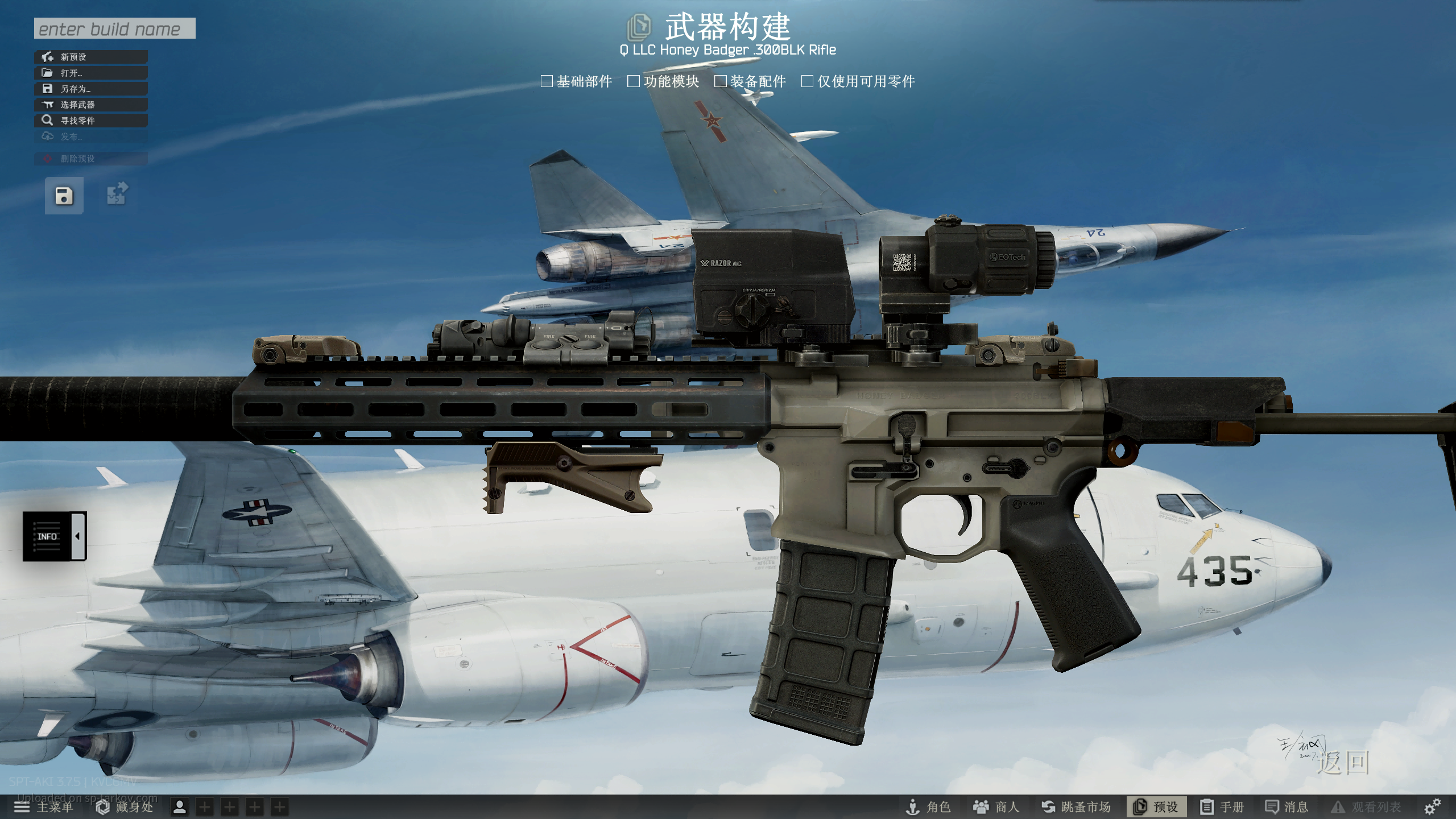
Task: Open settings with the gear icon
Action: click(1432, 806)
